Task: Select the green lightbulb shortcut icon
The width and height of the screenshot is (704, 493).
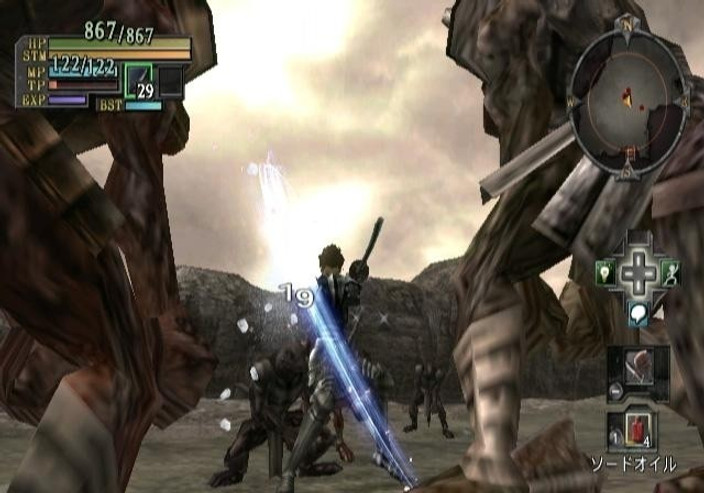Action: click(x=607, y=271)
